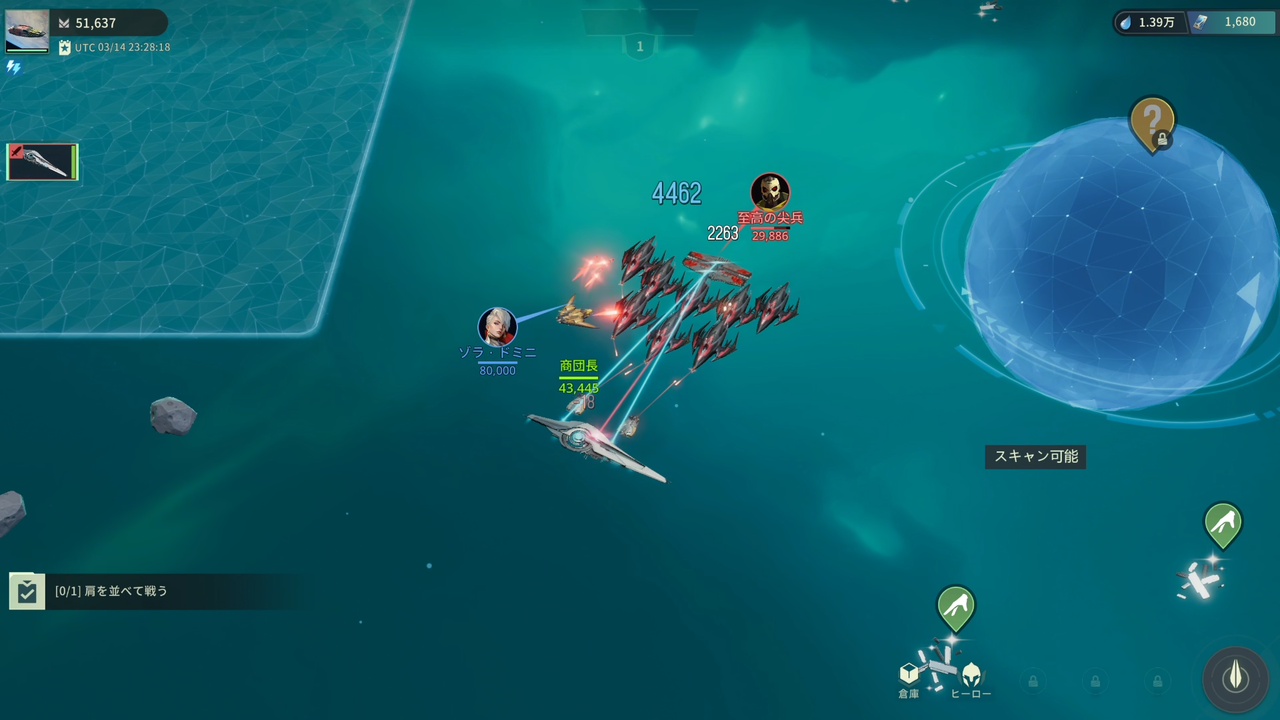
Task: Select Zora Domini's hero portrait
Action: pos(497,327)
